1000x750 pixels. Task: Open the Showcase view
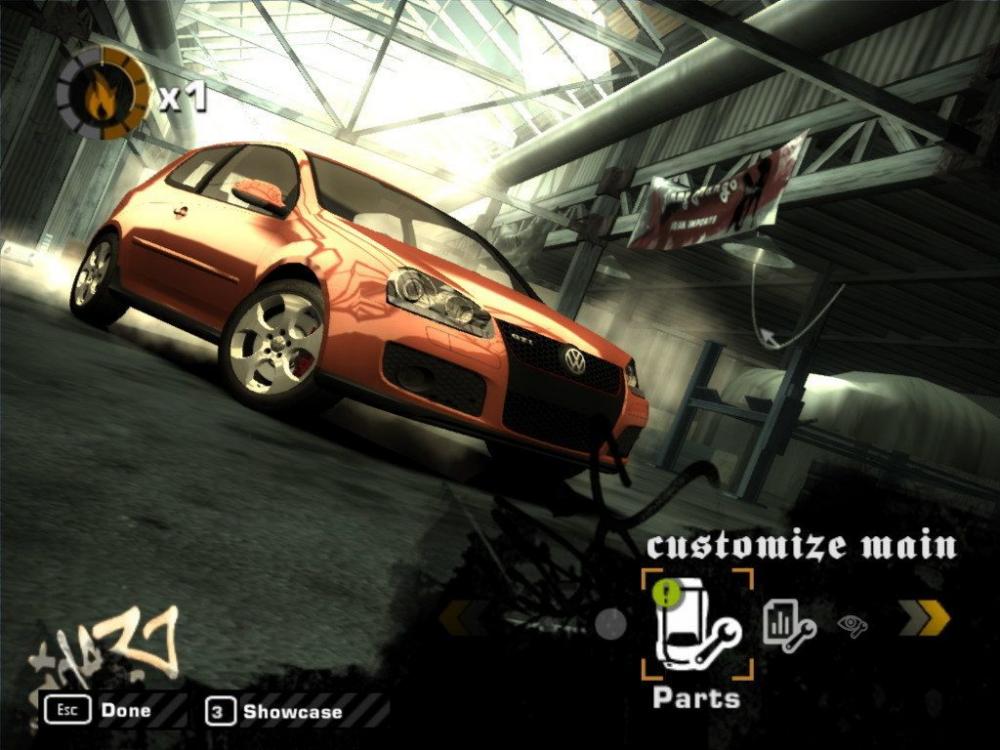coord(275,712)
